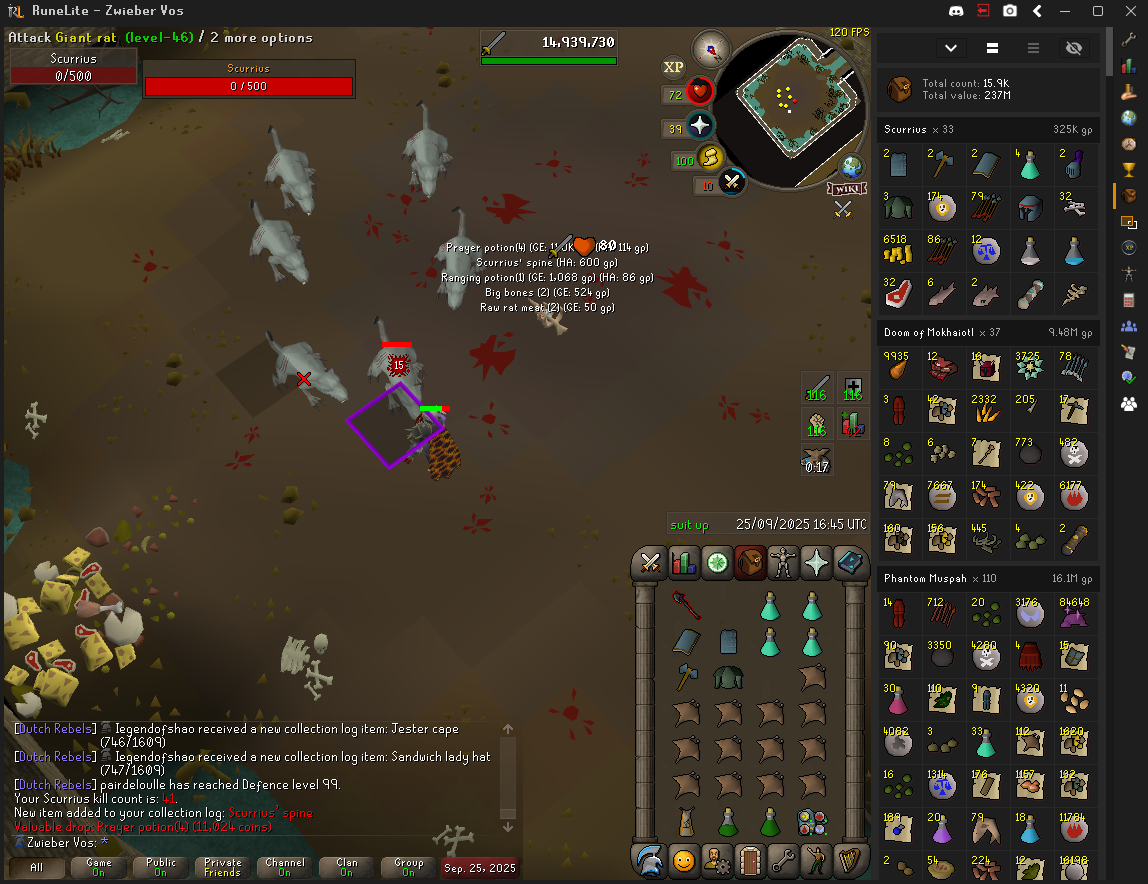Select the green platebody in inventory

tap(727, 677)
